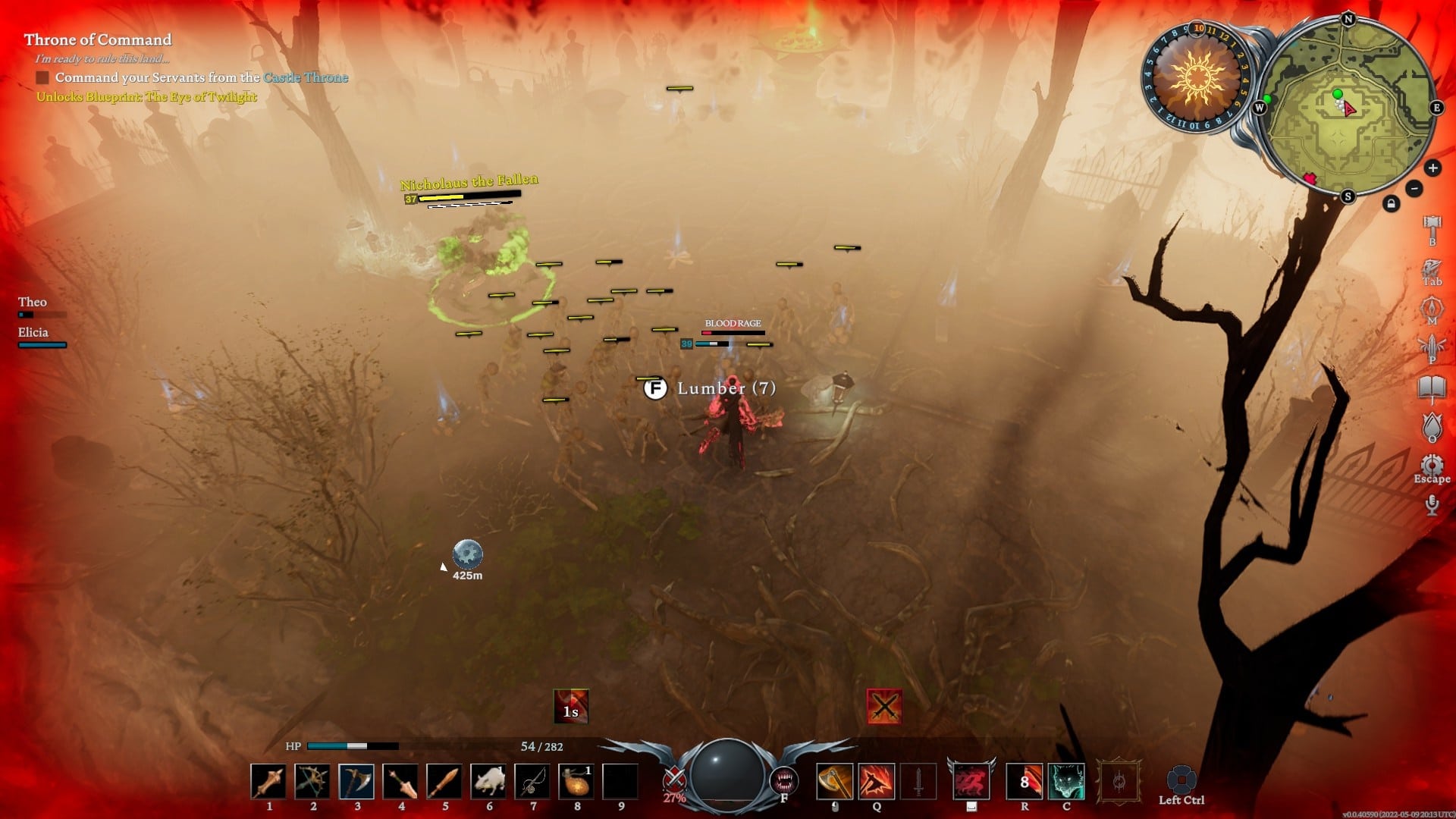1456x819 pixels.
Task: Select the crossbow in hotbar slot 2
Action: tap(312, 782)
